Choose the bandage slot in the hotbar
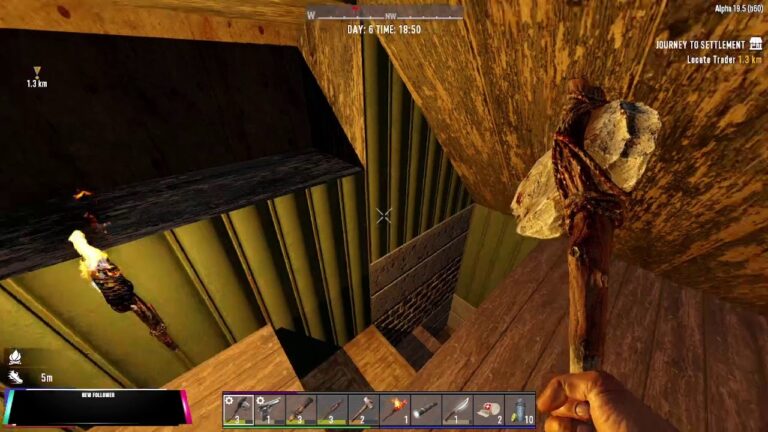Screen dimensions: 768x432 488,409
